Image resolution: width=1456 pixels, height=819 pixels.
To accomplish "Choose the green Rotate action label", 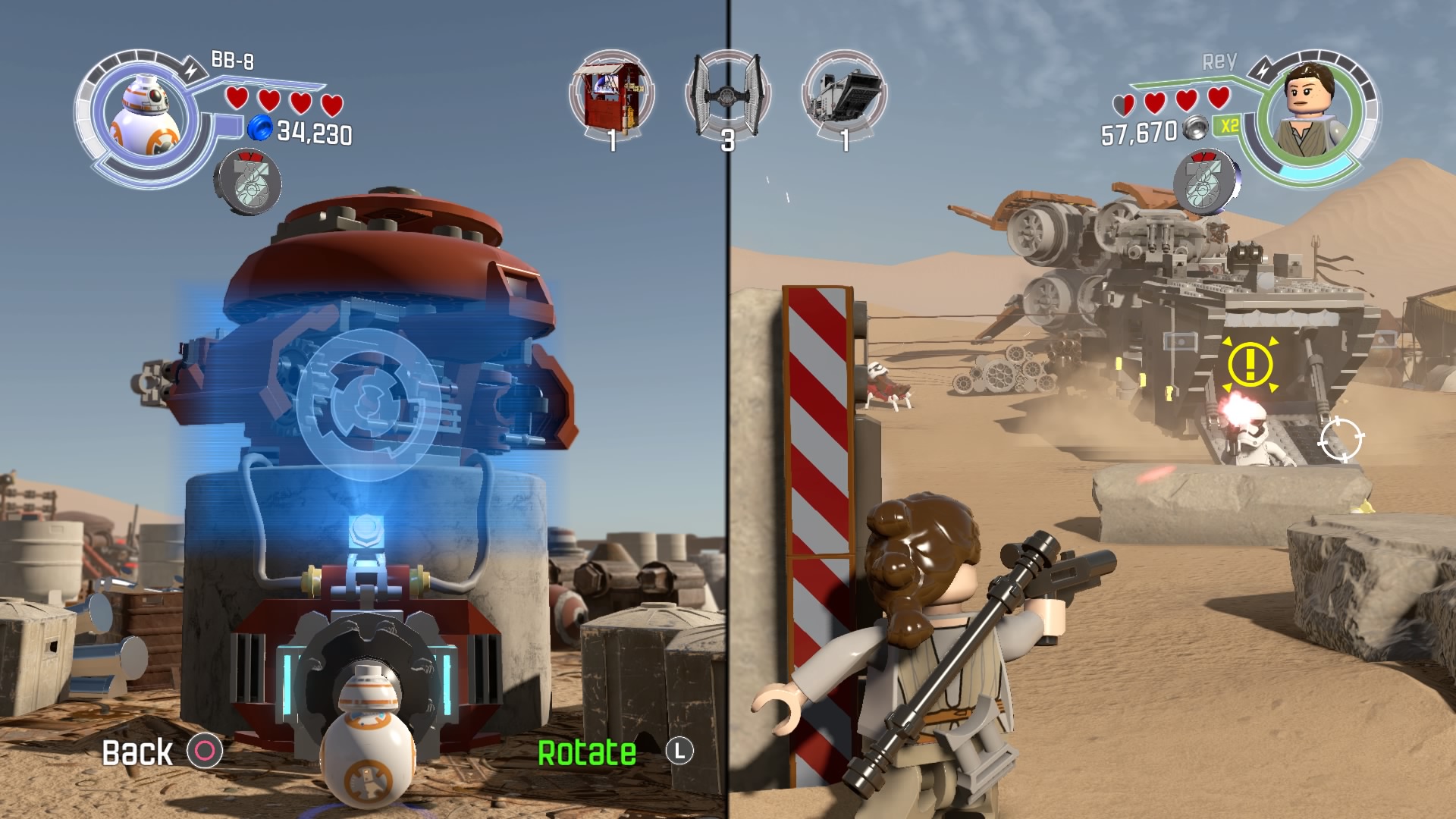I will [x=587, y=752].
